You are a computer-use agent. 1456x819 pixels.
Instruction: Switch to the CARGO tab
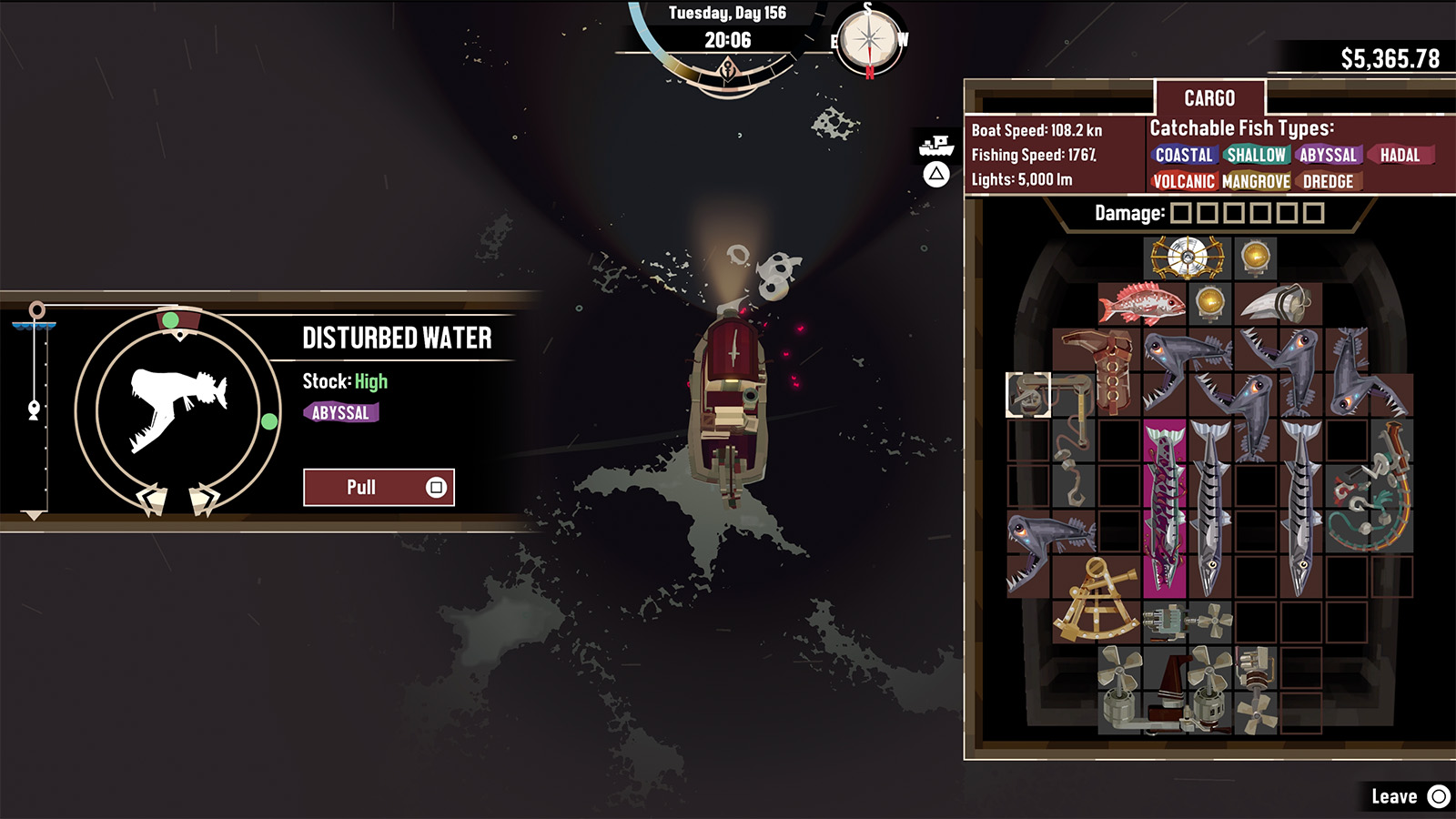click(x=1210, y=98)
